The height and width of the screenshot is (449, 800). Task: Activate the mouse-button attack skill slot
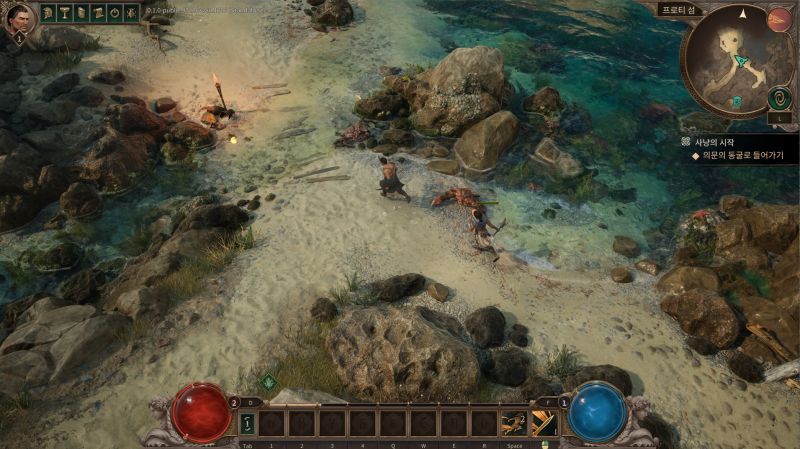545,424
